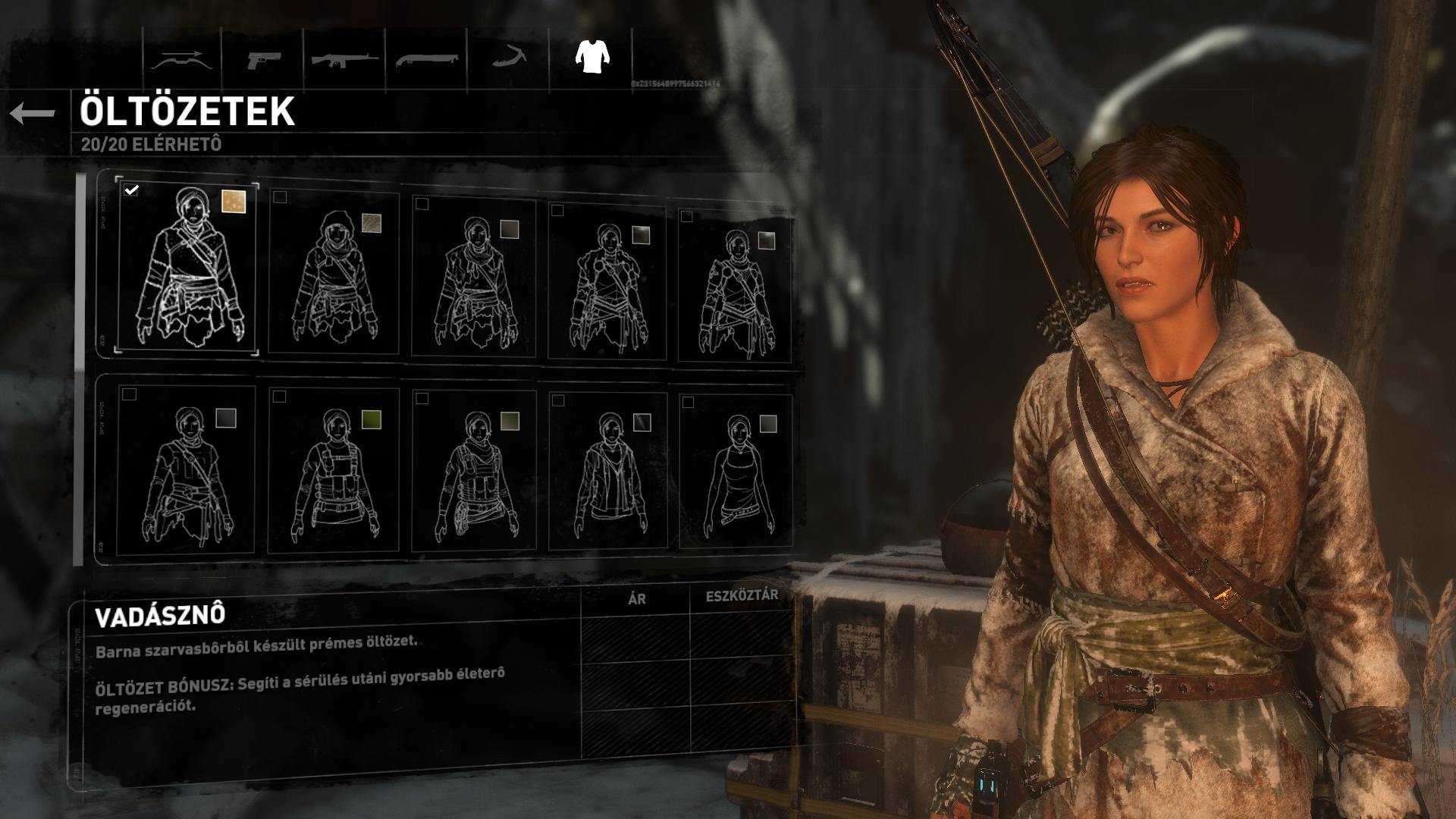1456x819 pixels.
Task: Switch to the bow weapon tab
Action: tap(181, 60)
